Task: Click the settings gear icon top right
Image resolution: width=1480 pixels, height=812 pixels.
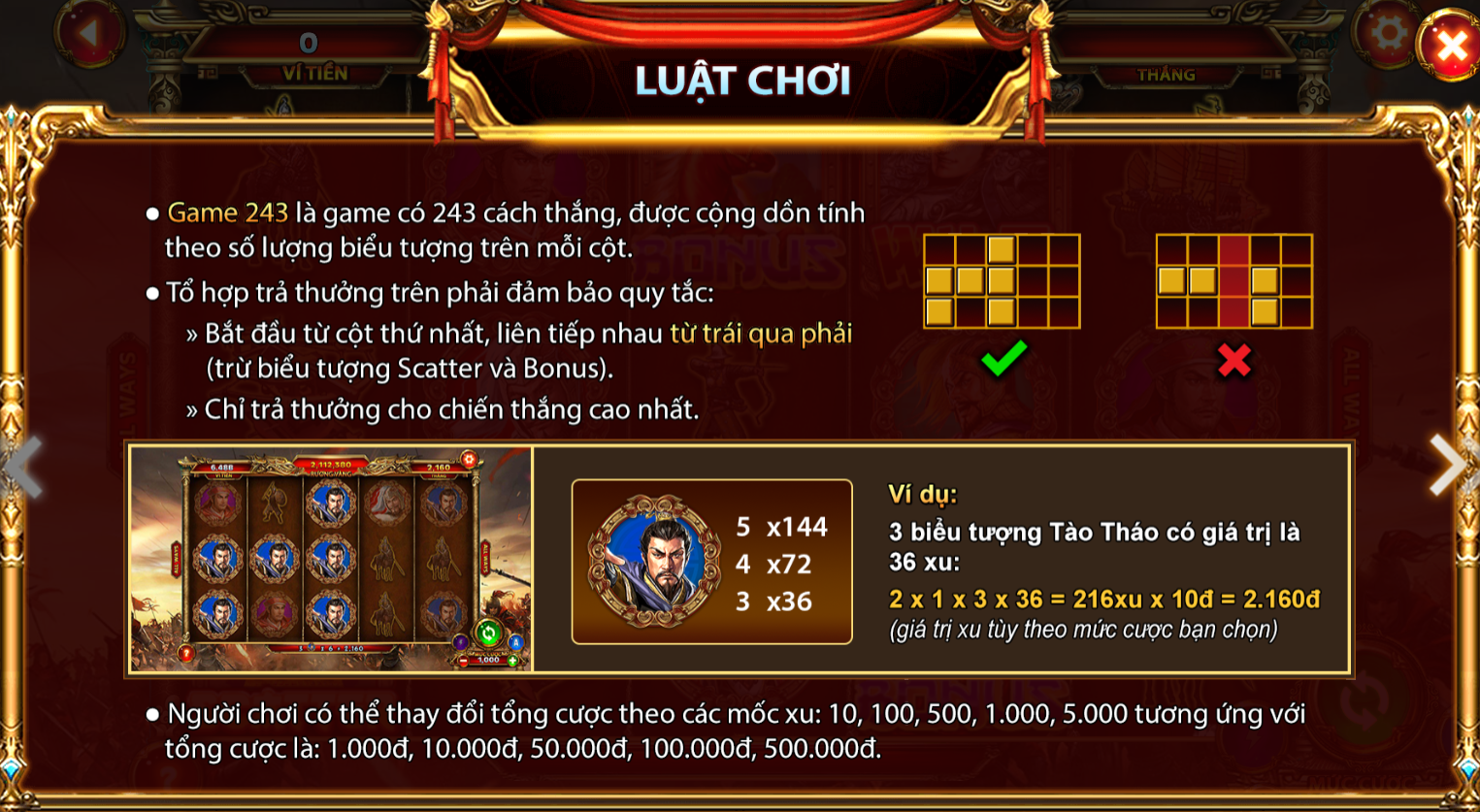Action: pyautogui.click(x=1388, y=32)
